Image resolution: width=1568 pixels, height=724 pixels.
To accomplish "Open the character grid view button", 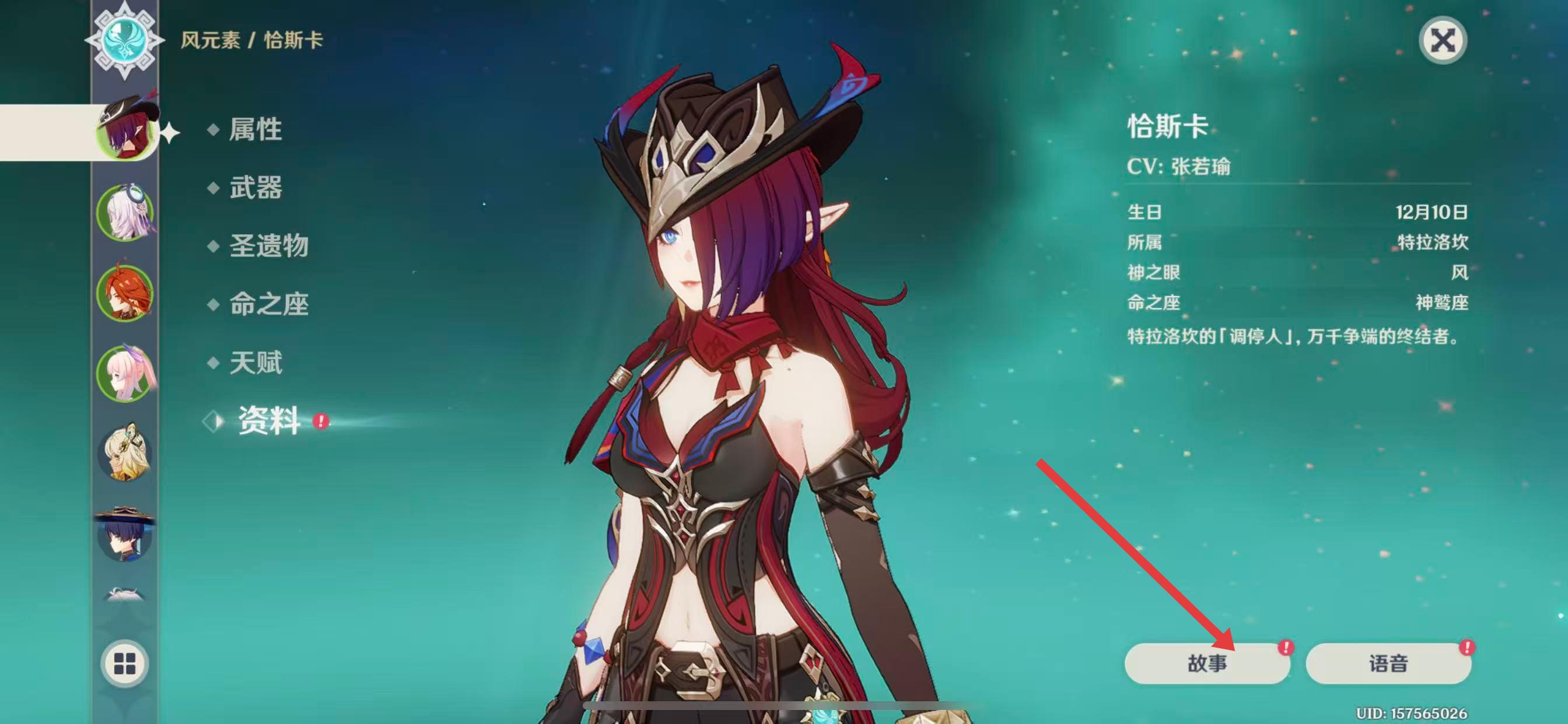I will point(125,663).
